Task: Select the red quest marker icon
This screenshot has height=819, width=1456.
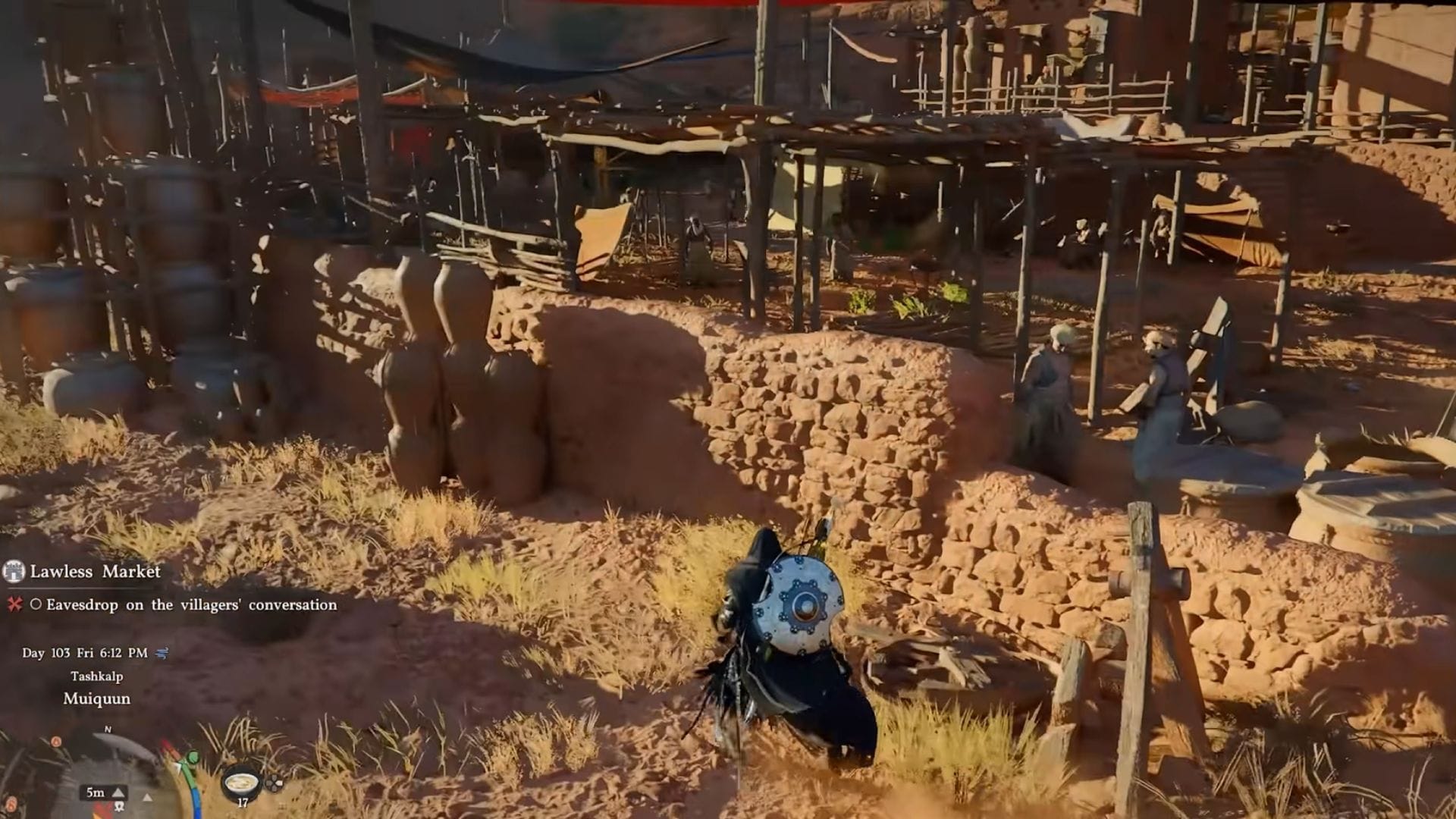Action: pyautogui.click(x=14, y=604)
